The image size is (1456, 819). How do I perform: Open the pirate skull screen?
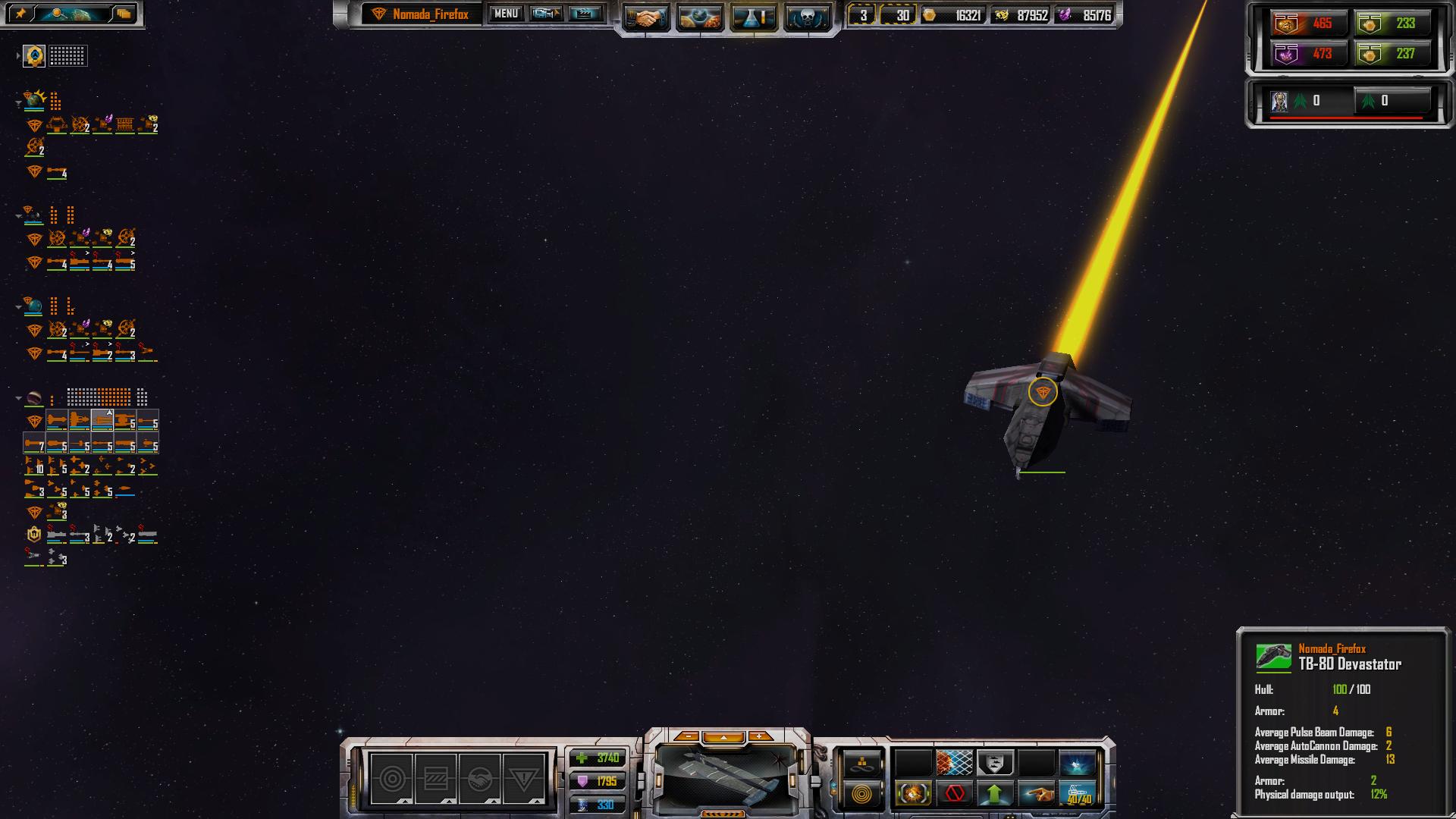805,17
